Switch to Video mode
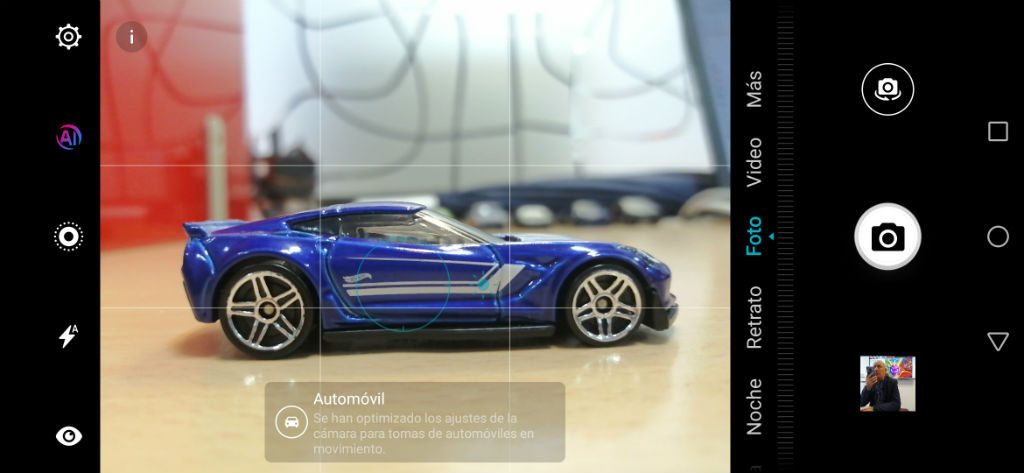 point(754,162)
